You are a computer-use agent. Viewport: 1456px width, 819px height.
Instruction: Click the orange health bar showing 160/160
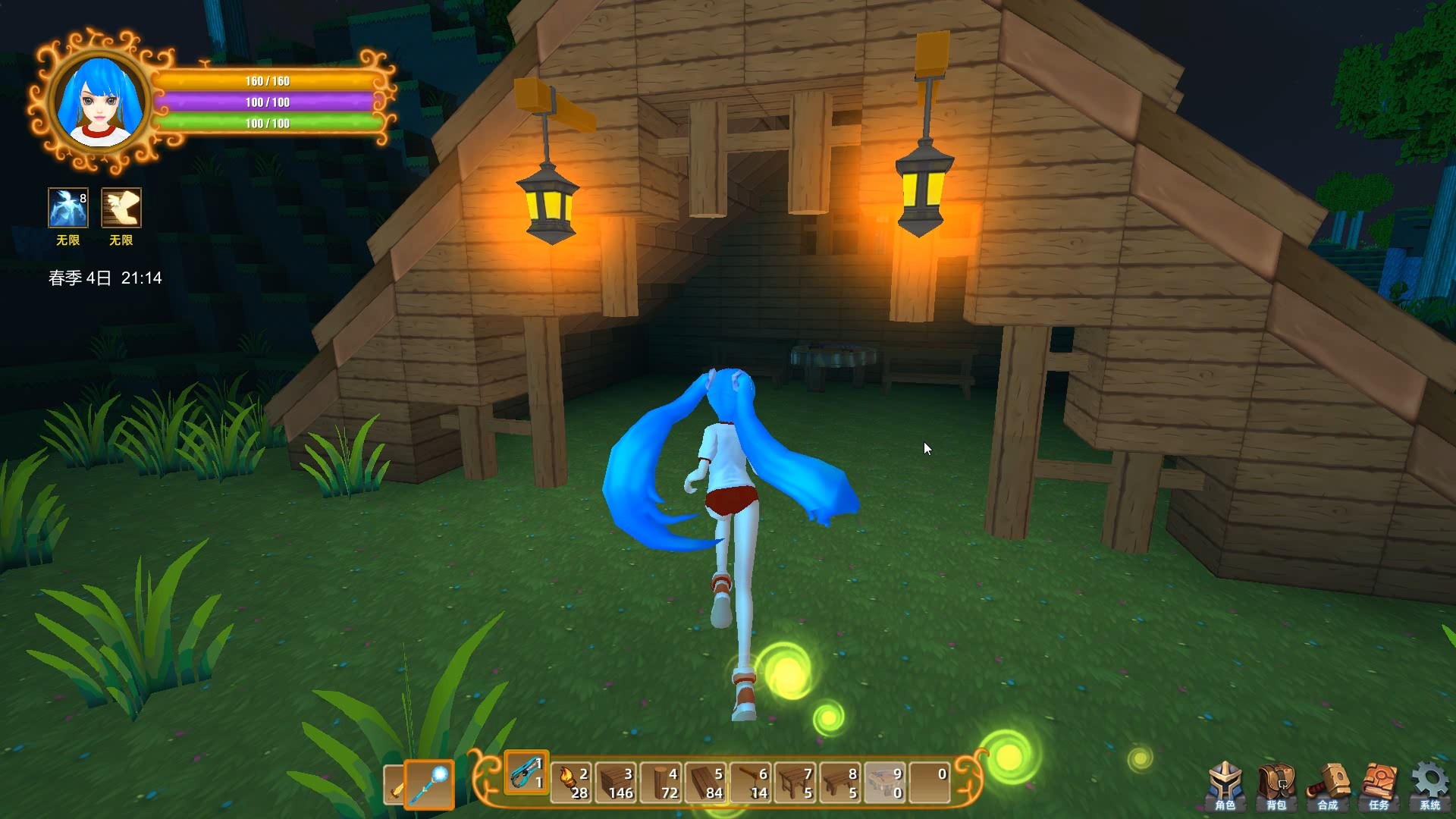click(x=265, y=80)
